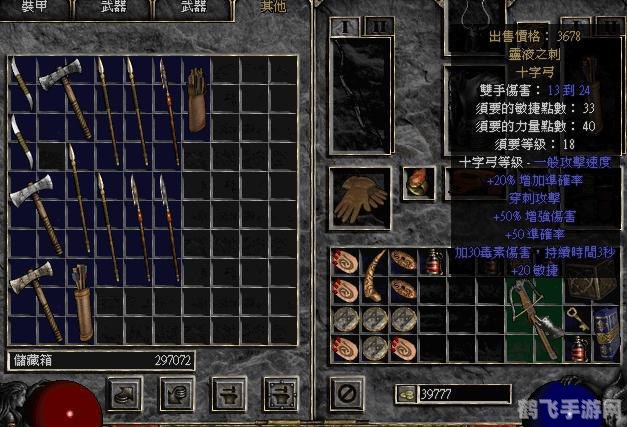Close the inventory with the circle-slash button
This screenshot has width=627, height=427.
pyautogui.click(x=347, y=391)
